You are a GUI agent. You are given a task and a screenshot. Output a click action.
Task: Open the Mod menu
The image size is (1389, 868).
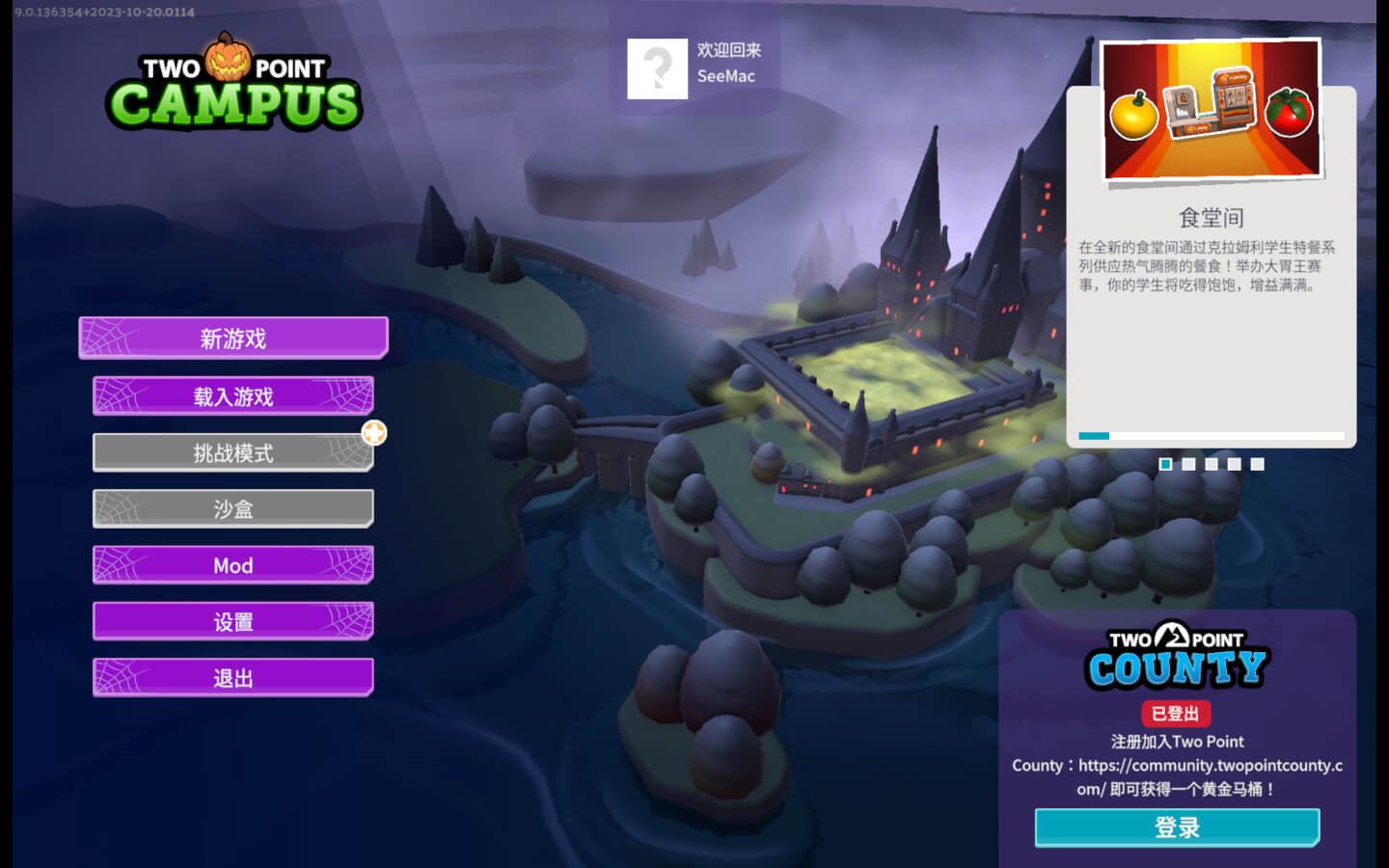point(232,565)
